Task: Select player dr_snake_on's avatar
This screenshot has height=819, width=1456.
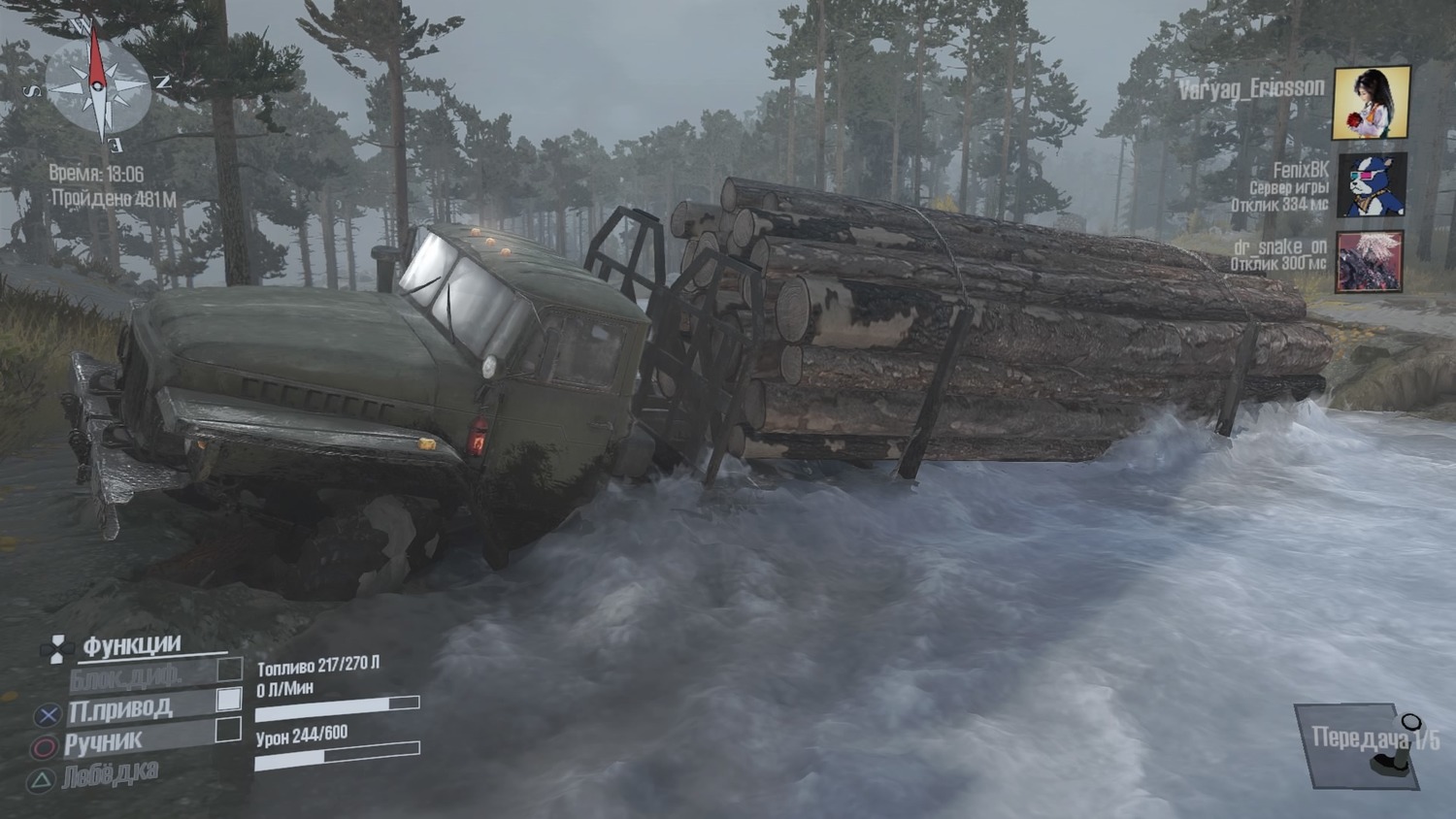Action: (x=1369, y=261)
